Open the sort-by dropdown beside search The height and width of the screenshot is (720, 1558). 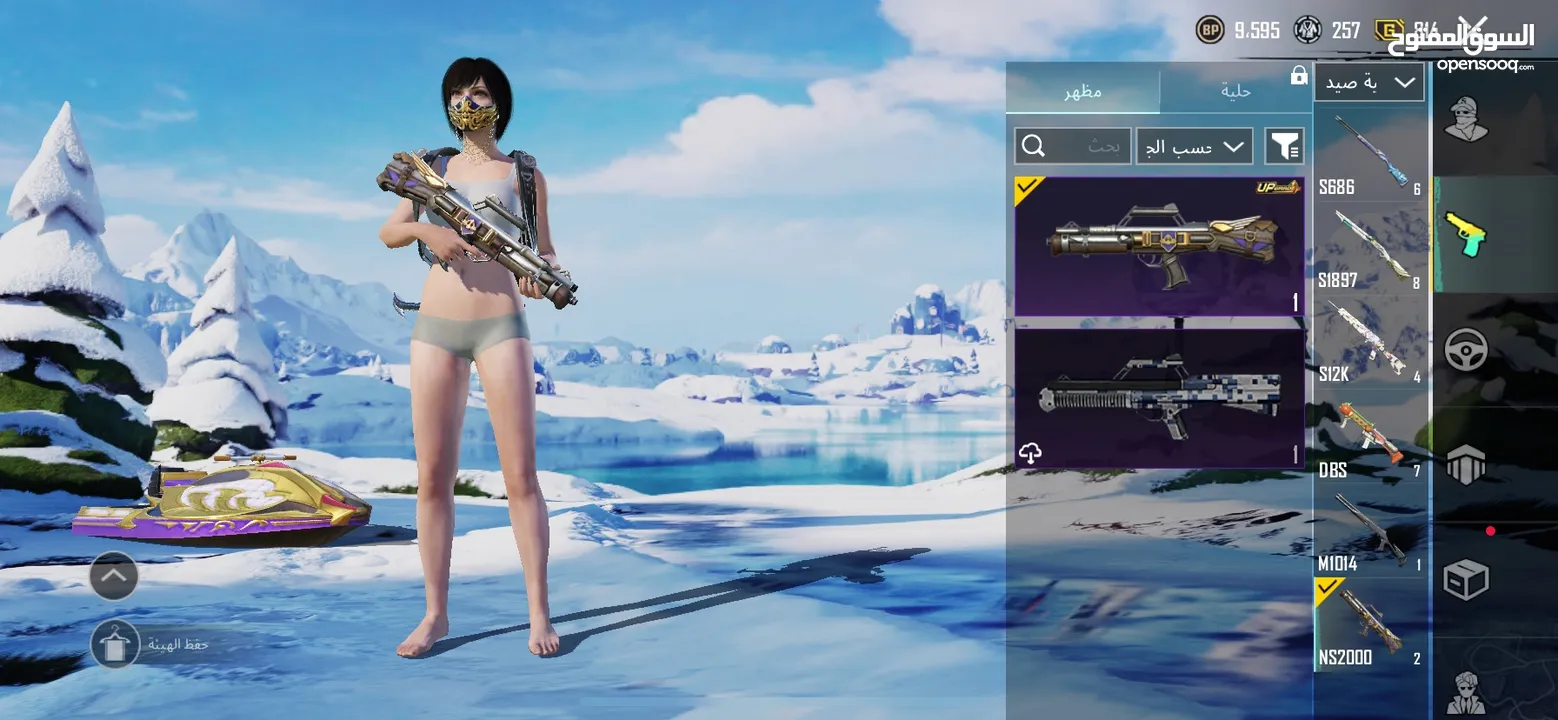[1194, 147]
